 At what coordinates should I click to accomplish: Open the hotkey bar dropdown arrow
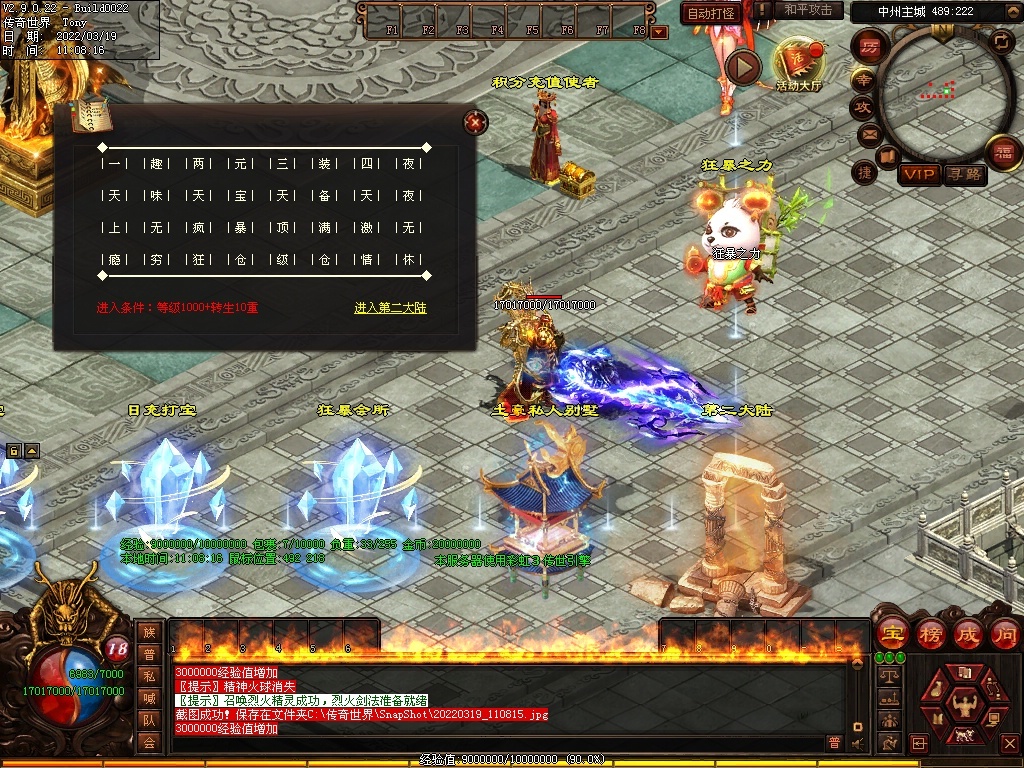[x=658, y=32]
